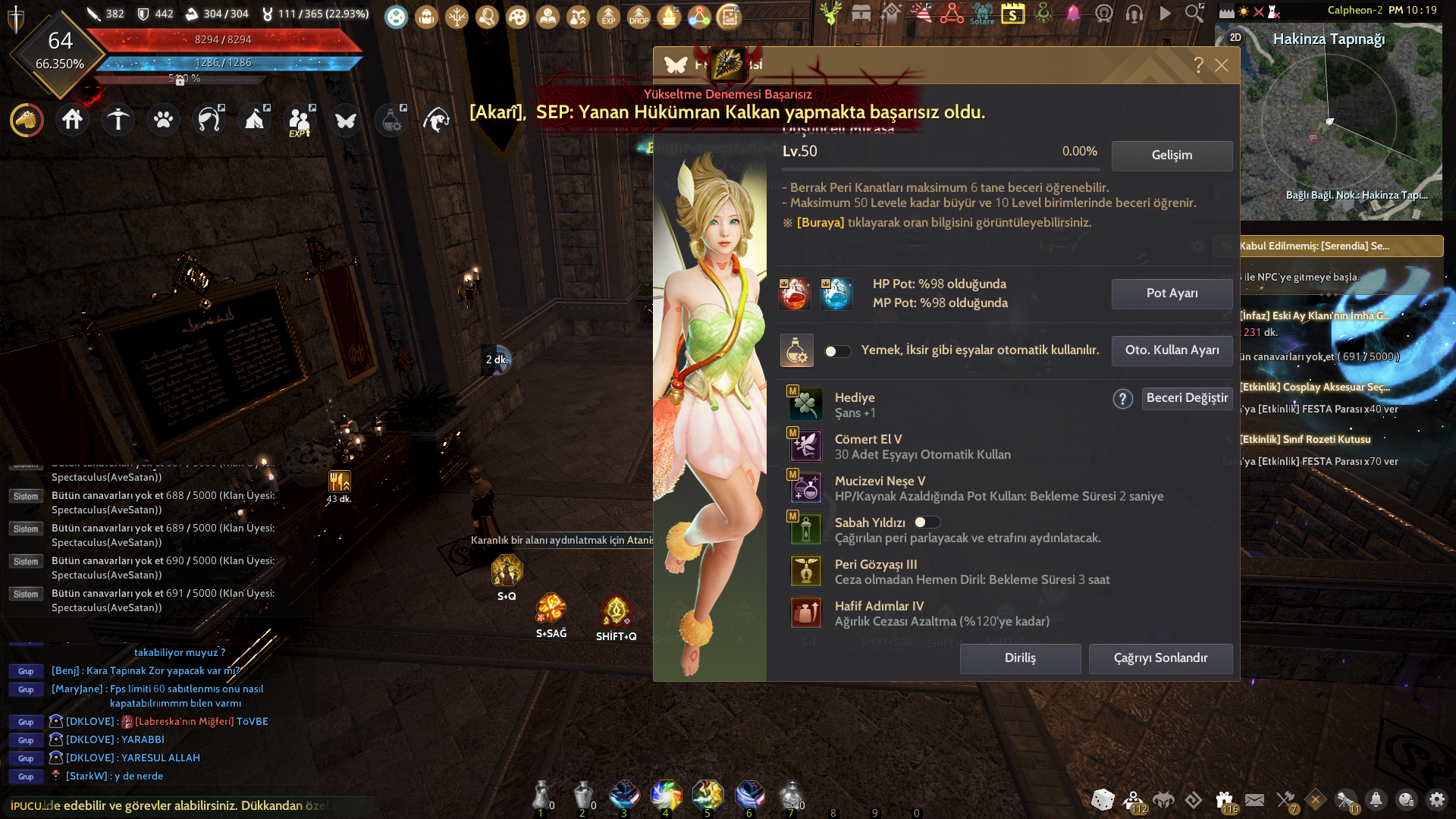Screen dimensions: 1456x819
Task: Open the yellow S calendar event icon
Action: [x=1014, y=14]
